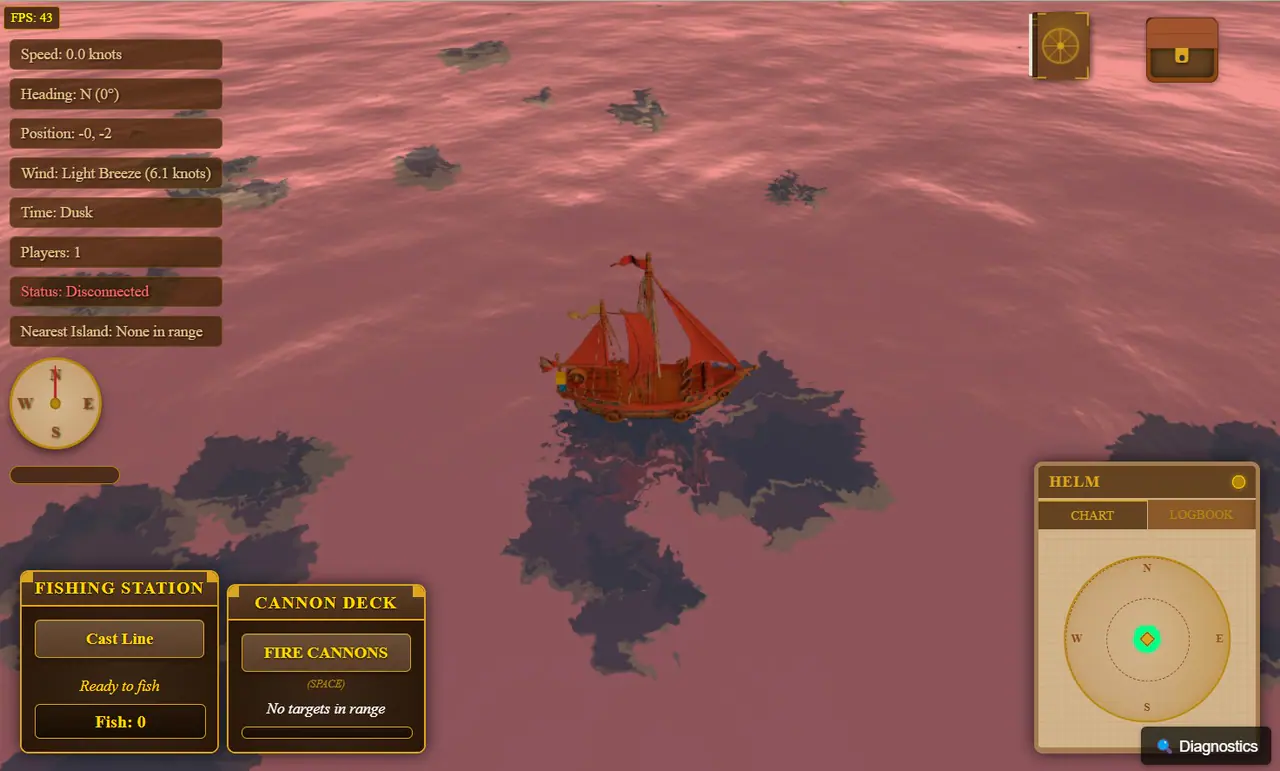Click the Wind: Light Breeze readout
The height and width of the screenshot is (771, 1280).
click(115, 173)
